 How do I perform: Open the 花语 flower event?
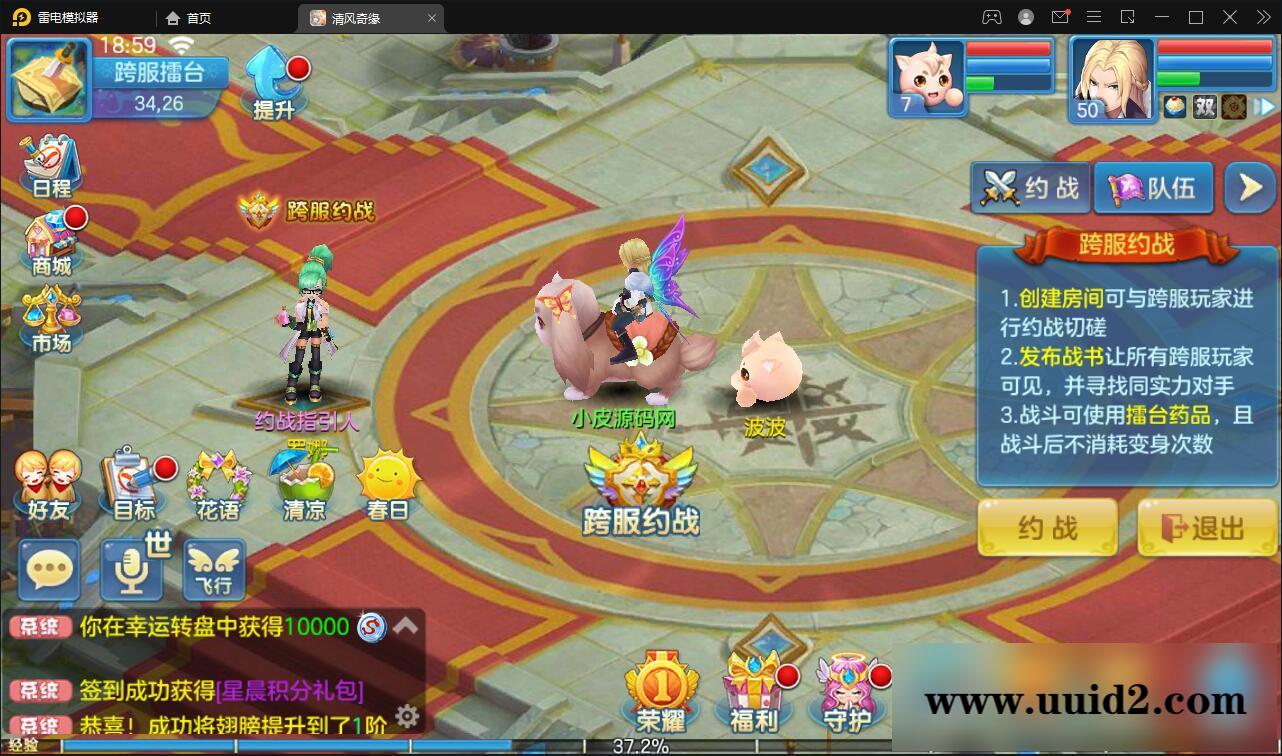219,478
